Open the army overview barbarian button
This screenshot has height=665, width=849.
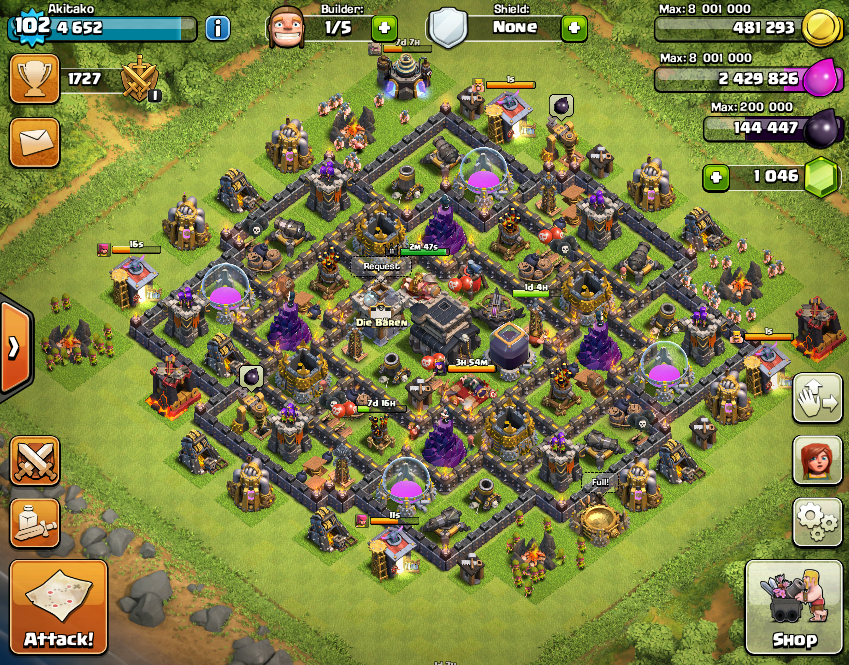tap(34, 523)
